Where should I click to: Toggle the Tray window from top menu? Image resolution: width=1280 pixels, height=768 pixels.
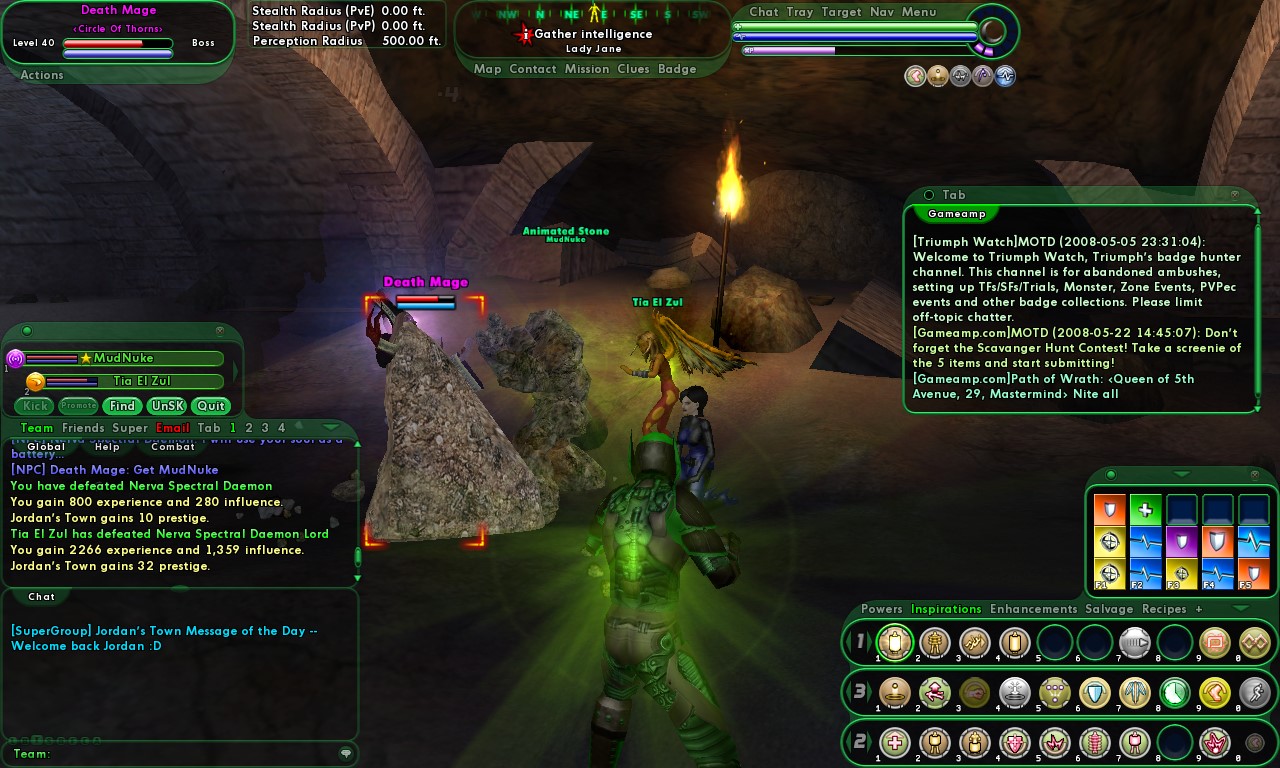point(800,12)
